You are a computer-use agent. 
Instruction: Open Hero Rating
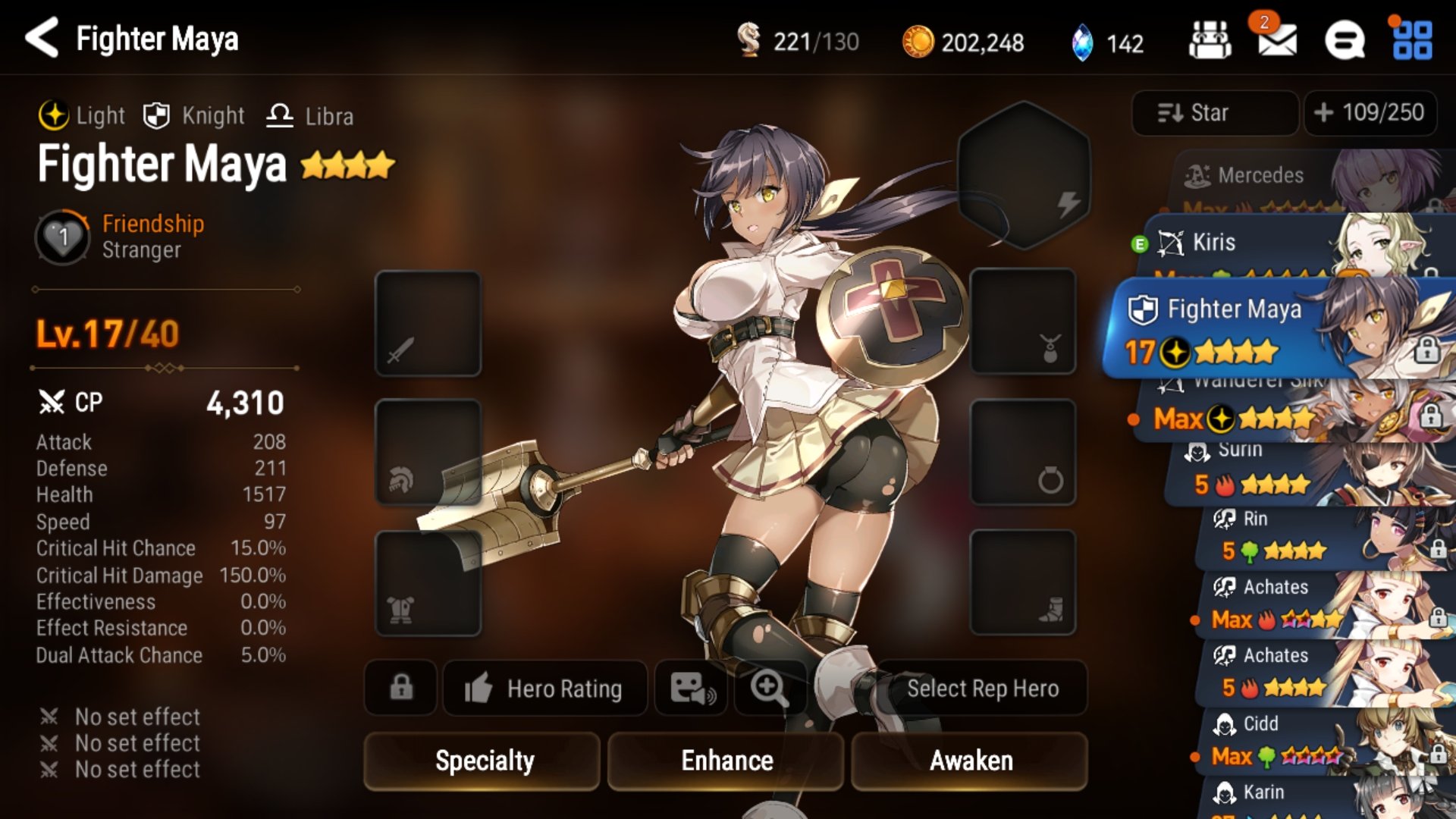point(544,689)
